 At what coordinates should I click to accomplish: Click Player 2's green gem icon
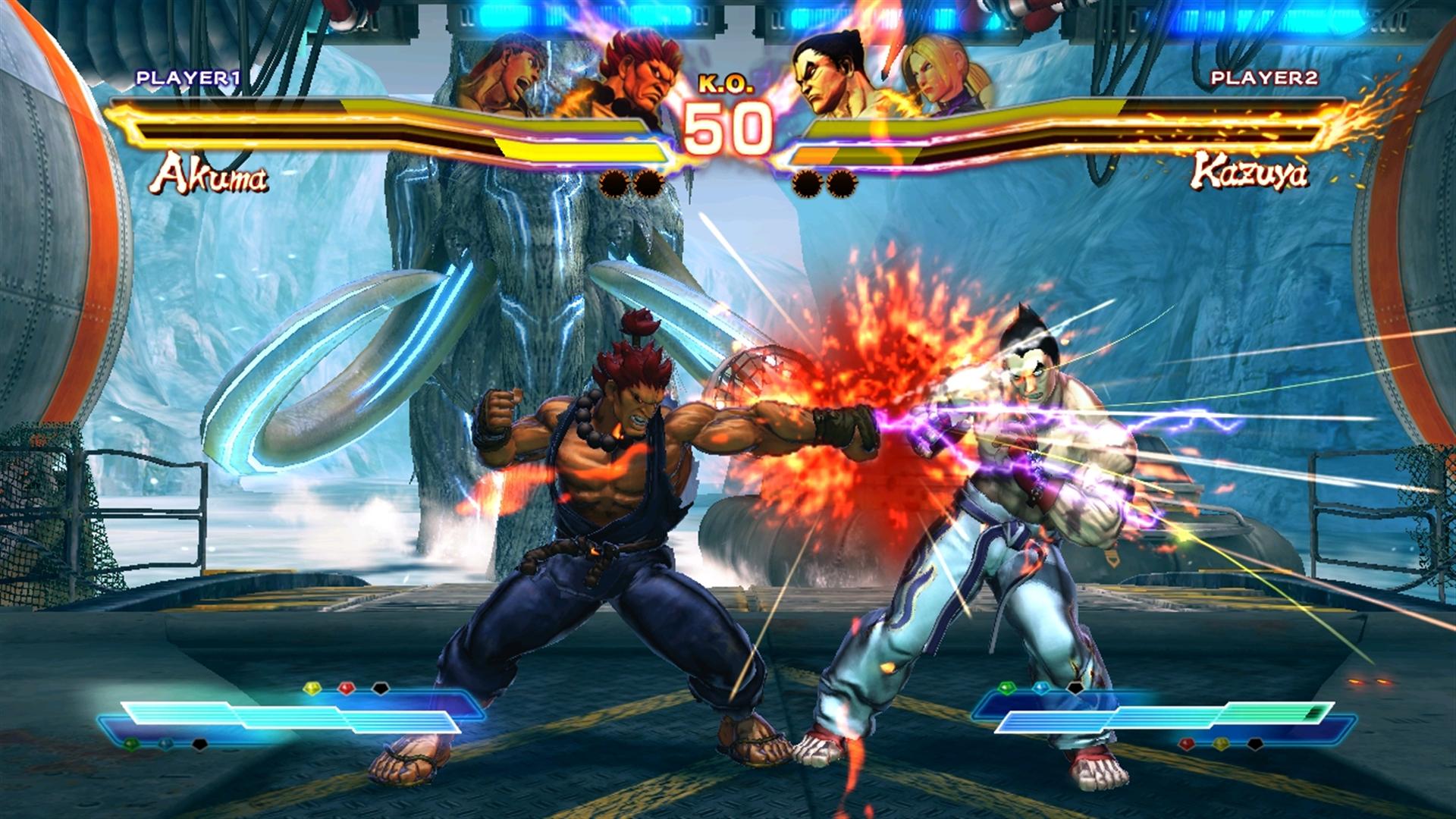(1007, 689)
